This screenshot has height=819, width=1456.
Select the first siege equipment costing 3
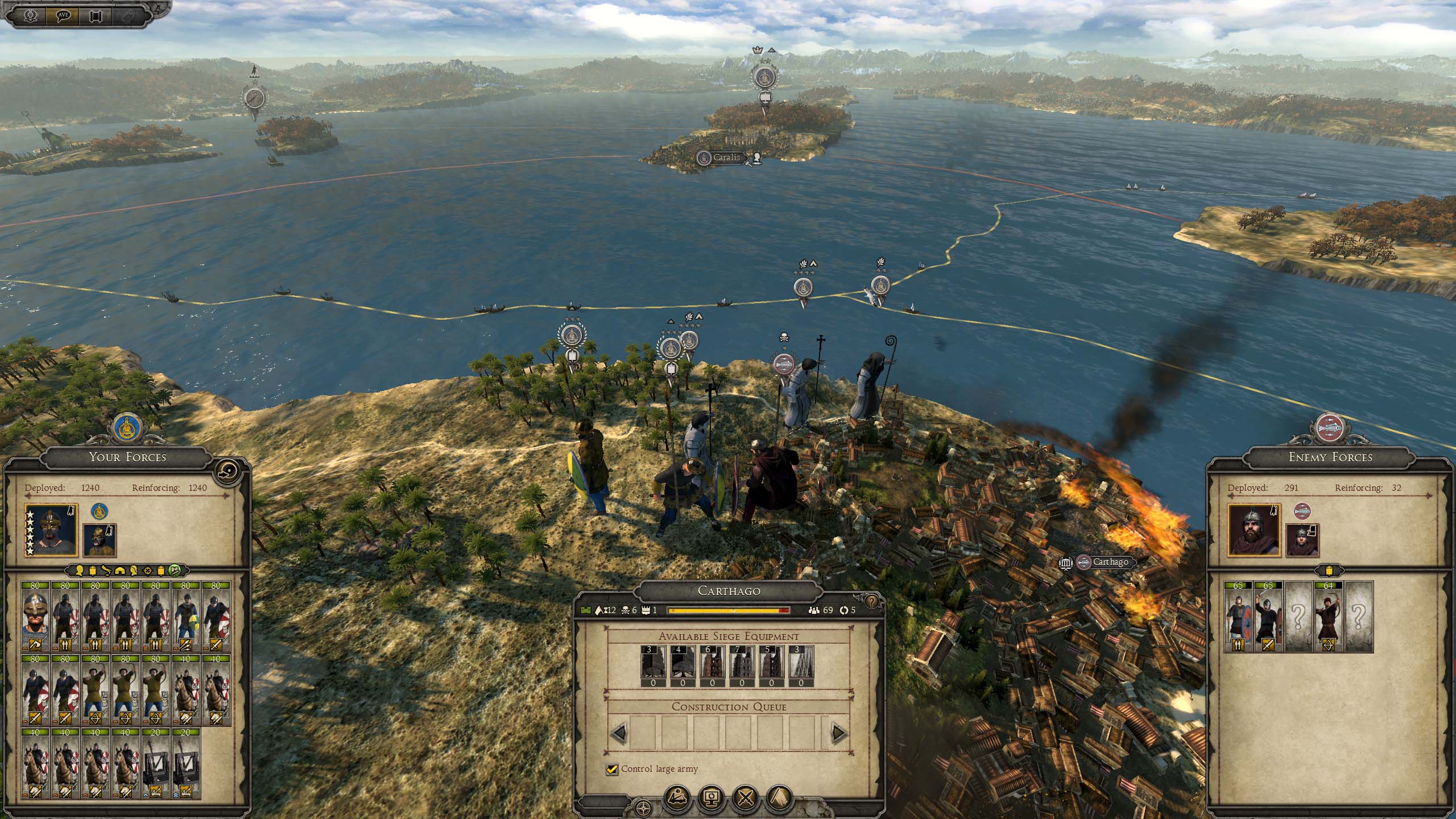[x=653, y=666]
